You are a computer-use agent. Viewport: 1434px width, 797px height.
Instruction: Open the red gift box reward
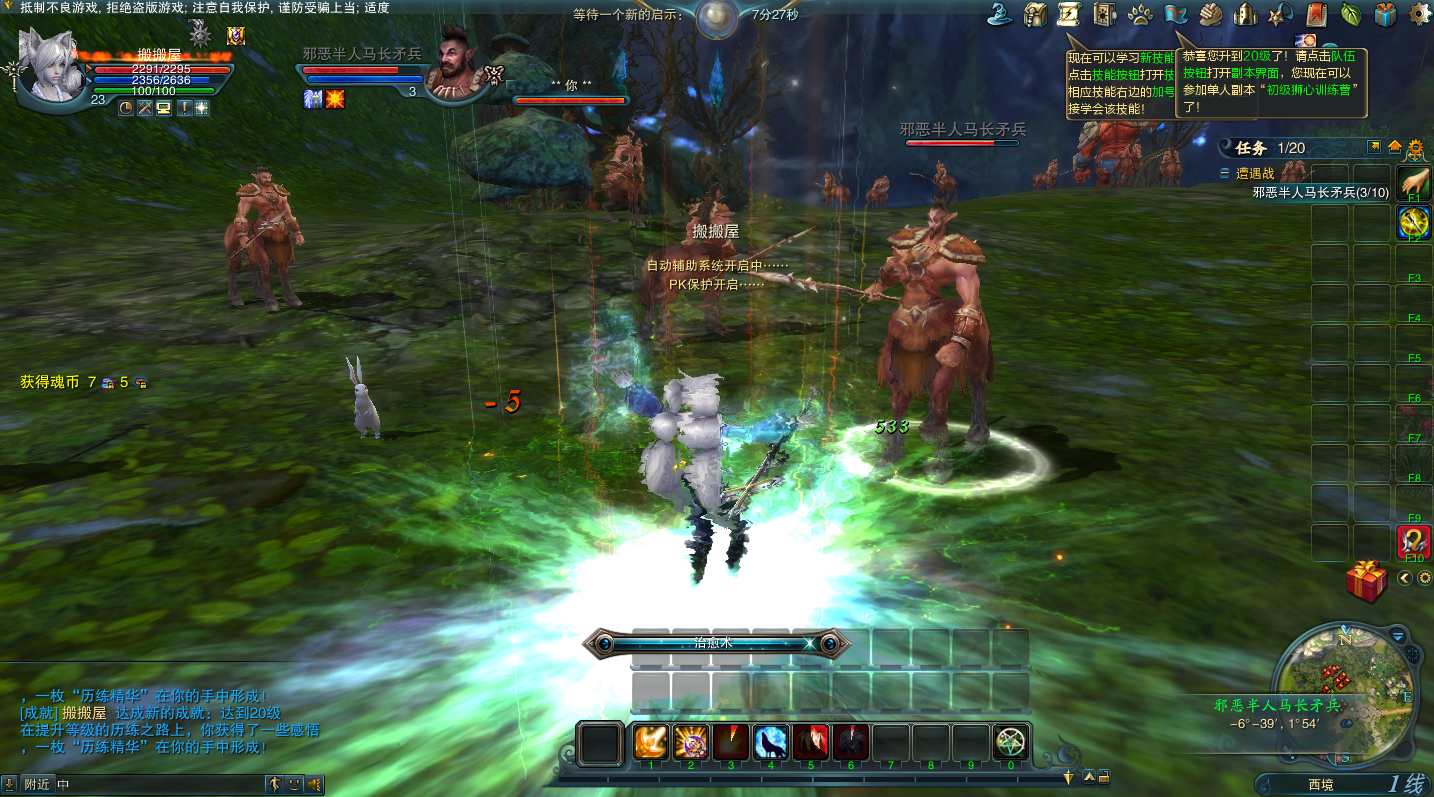pyautogui.click(x=1365, y=581)
